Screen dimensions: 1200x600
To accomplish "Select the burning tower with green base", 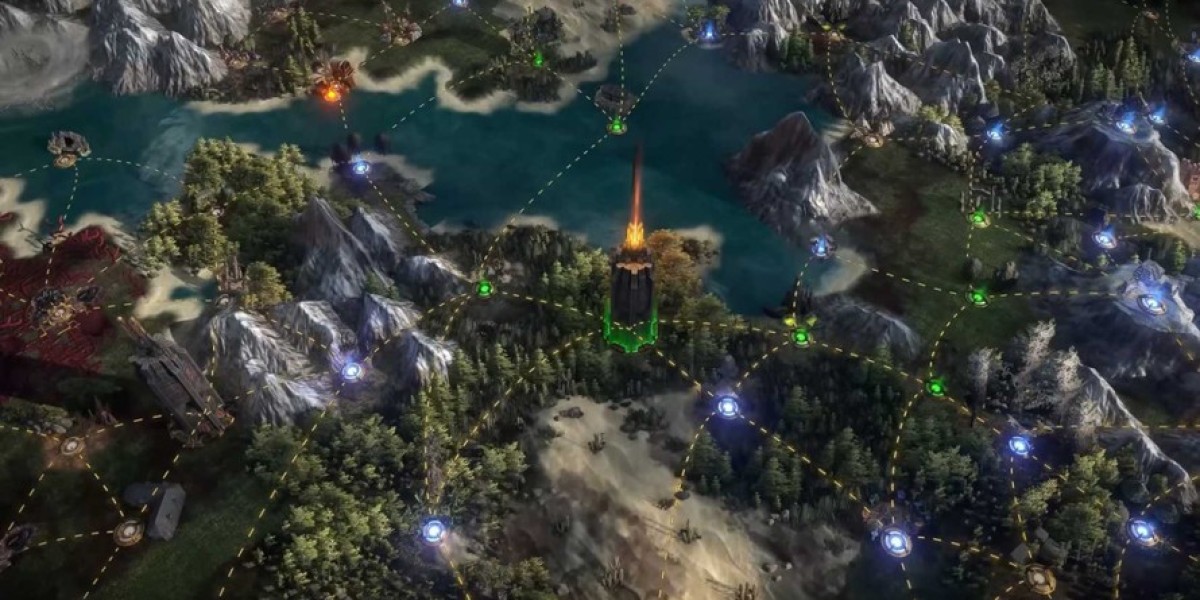I will [633, 290].
